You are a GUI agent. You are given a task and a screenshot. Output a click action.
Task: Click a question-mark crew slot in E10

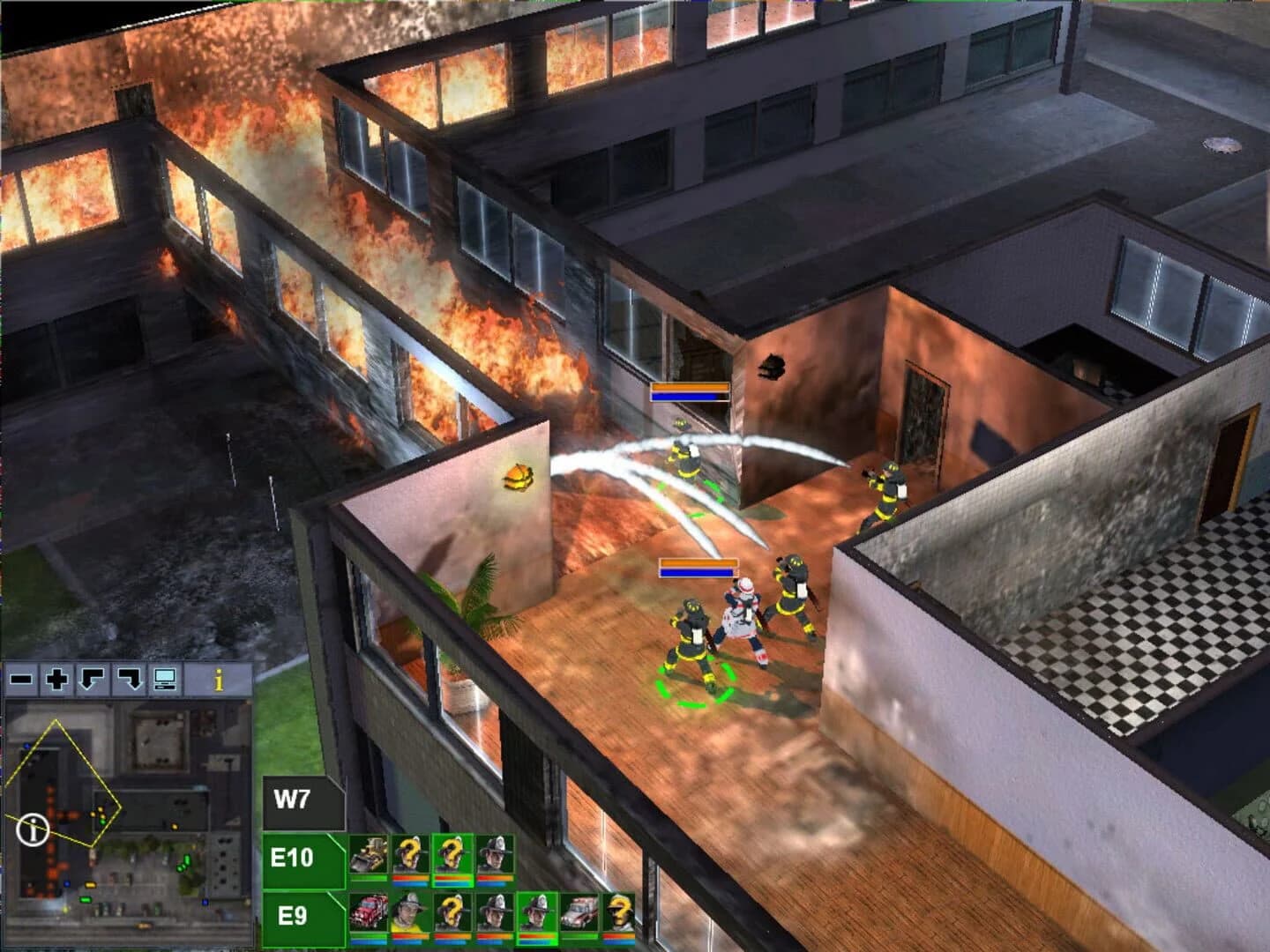[410, 853]
